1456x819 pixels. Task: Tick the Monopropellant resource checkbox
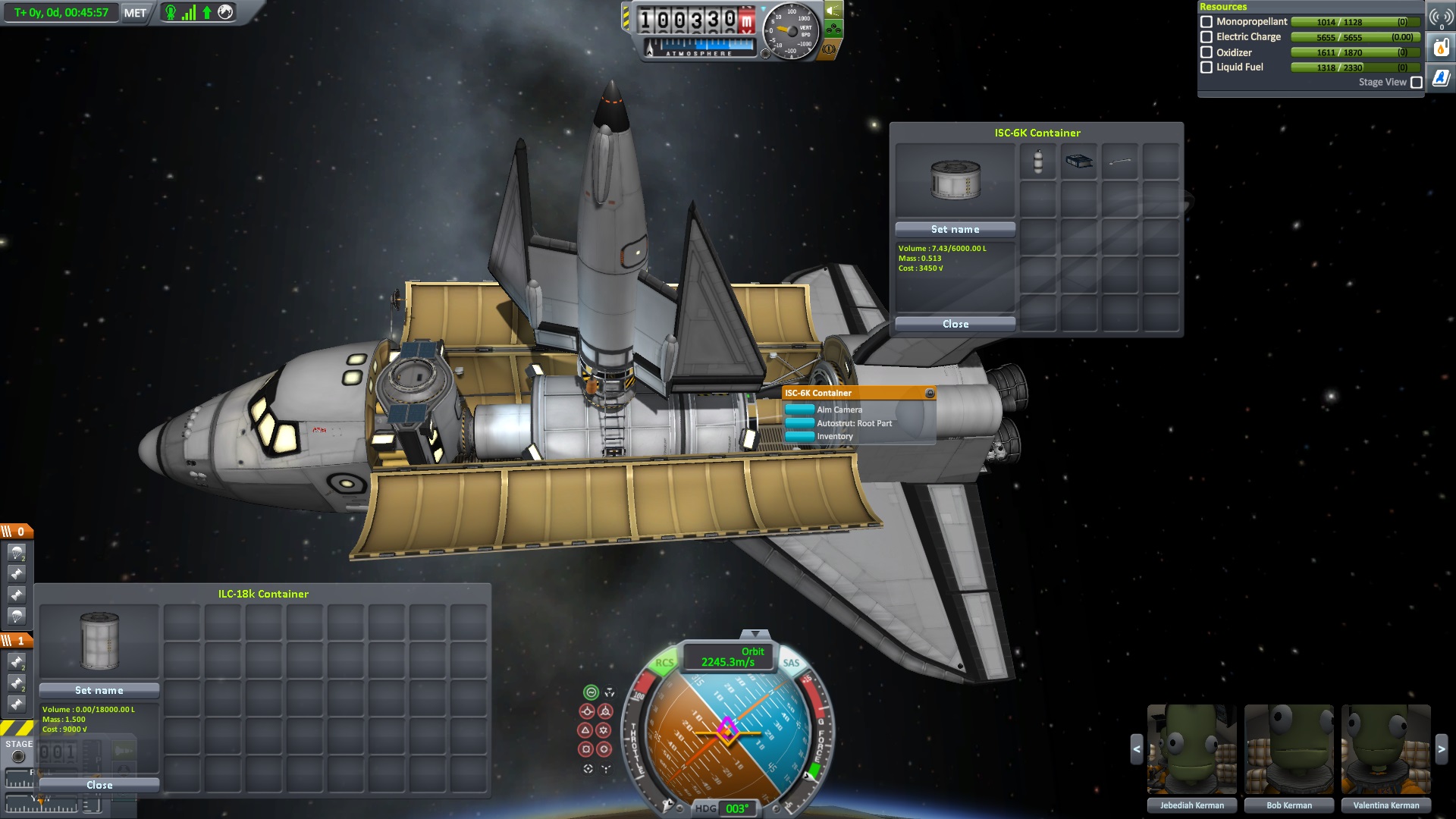1207,22
